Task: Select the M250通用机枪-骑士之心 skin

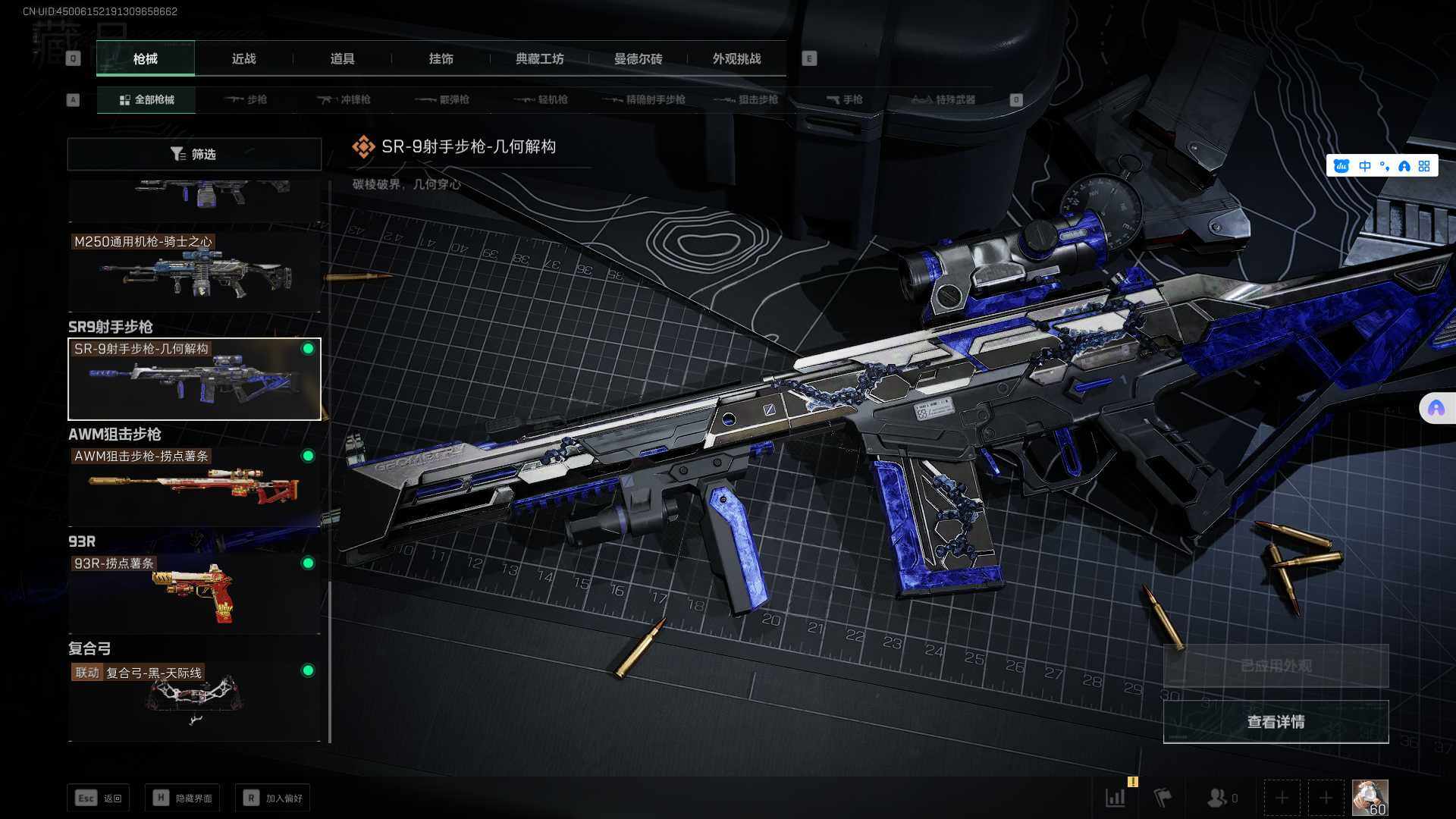Action: pos(194,271)
